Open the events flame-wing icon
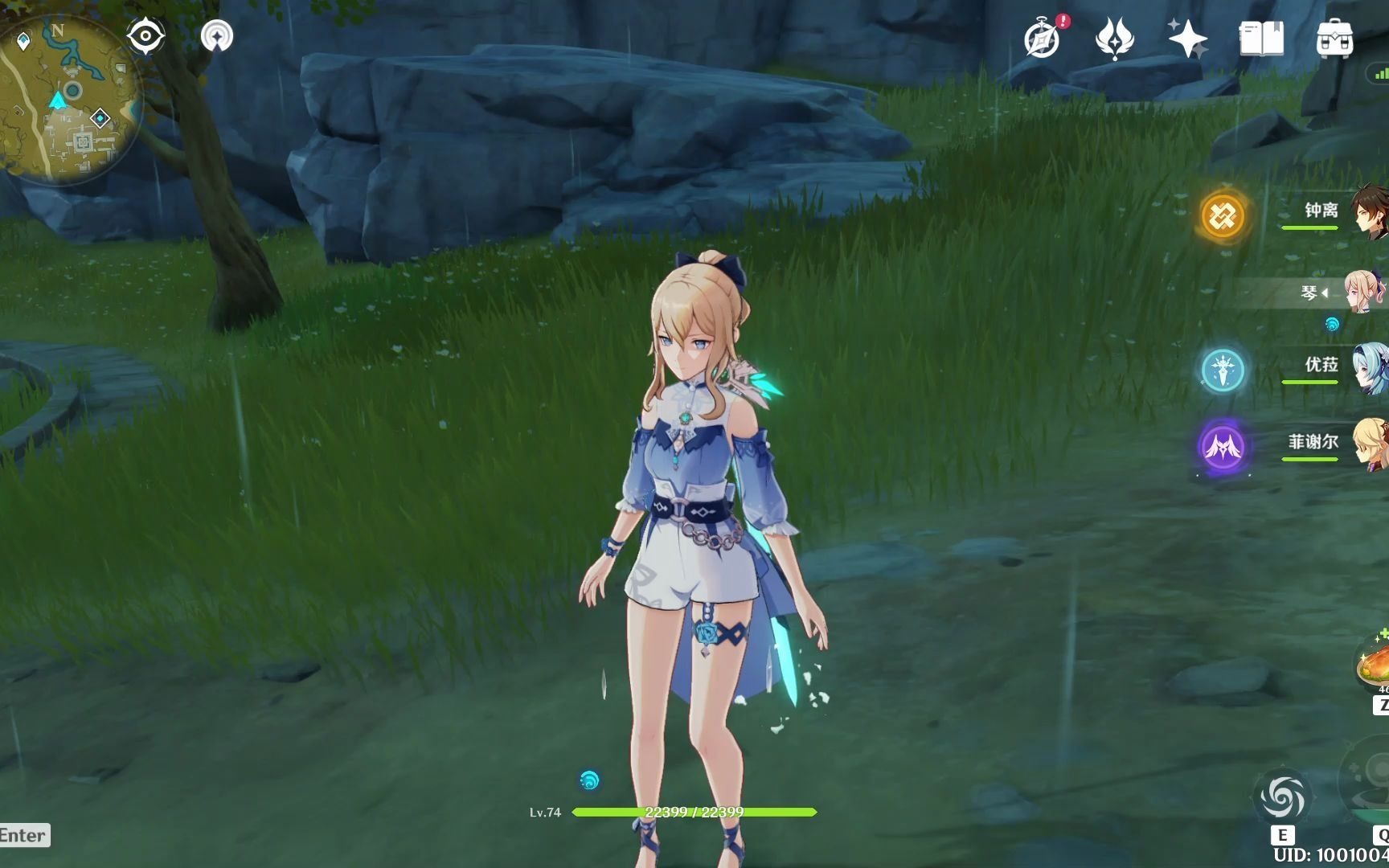The image size is (1389, 868). tap(1114, 39)
